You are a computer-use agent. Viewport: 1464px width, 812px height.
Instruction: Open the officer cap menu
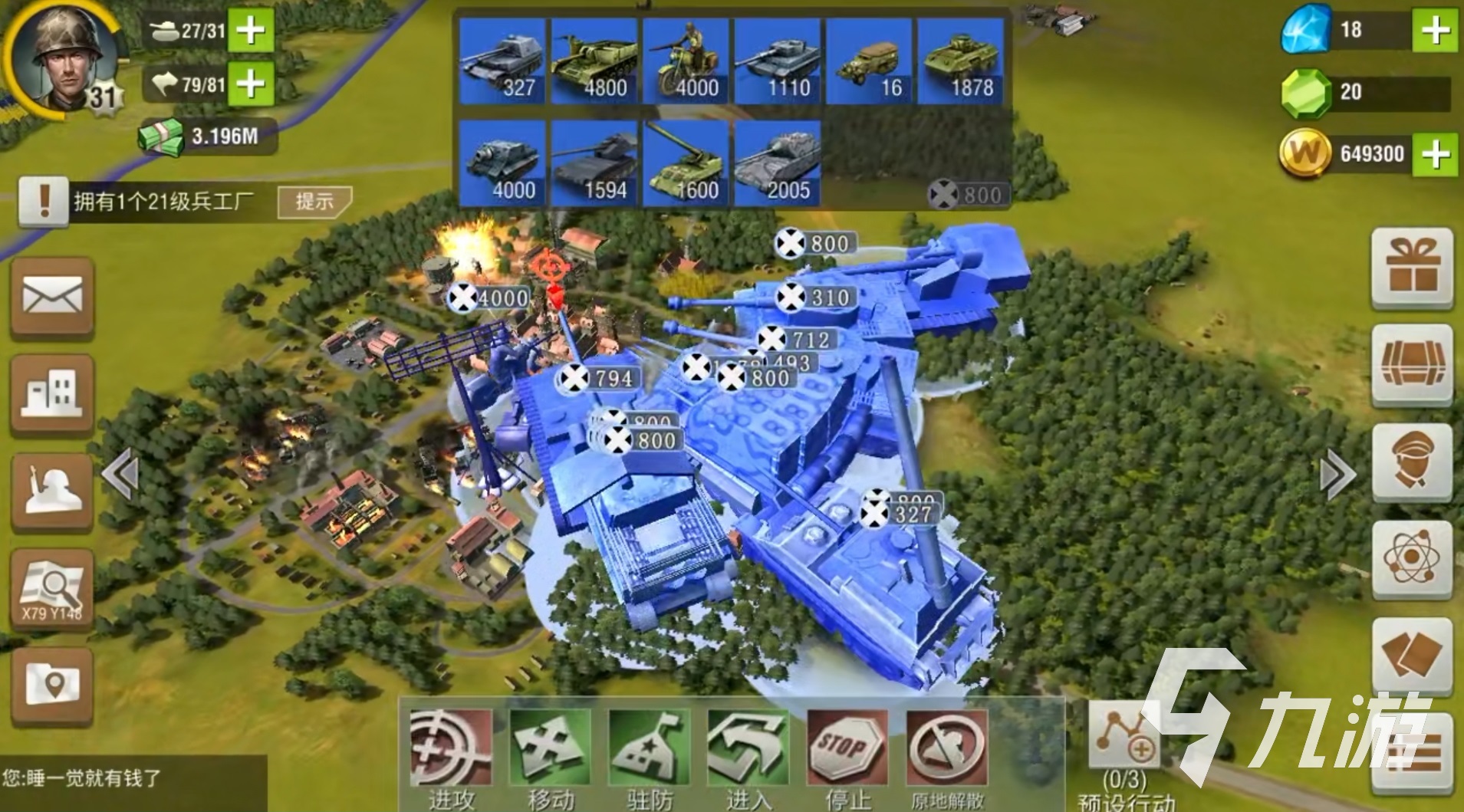[x=1412, y=462]
